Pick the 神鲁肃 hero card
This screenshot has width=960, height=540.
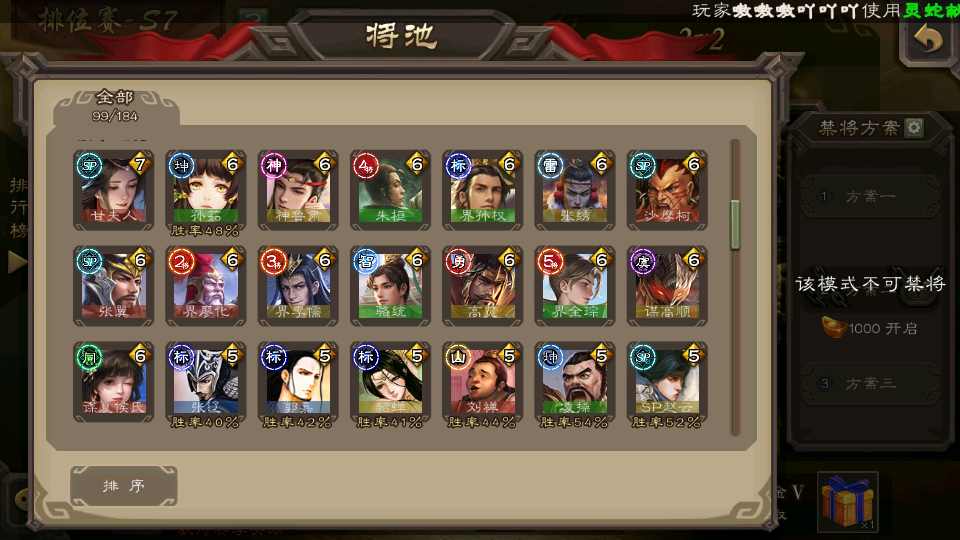[x=298, y=190]
